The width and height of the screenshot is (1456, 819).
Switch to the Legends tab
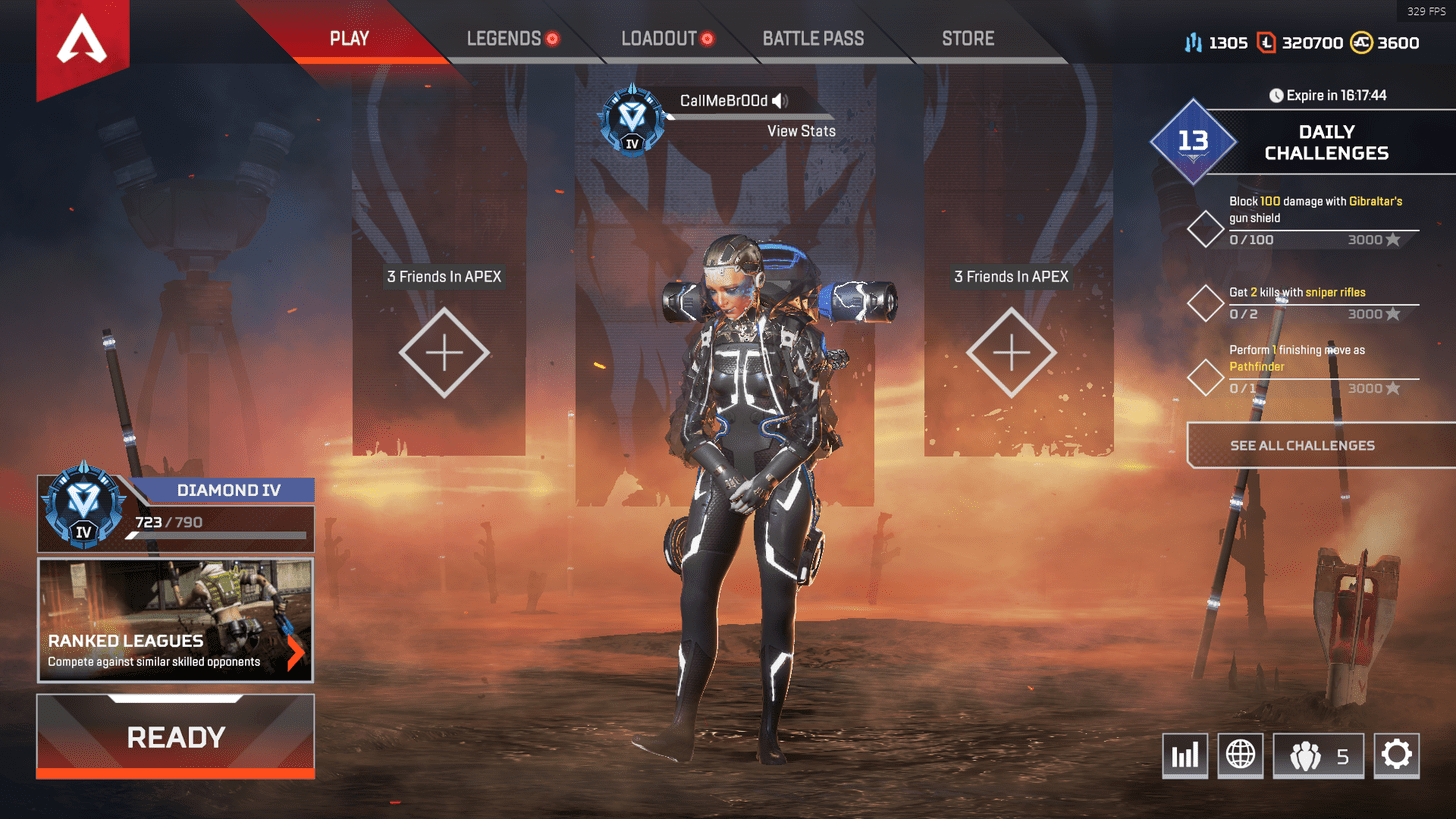504,39
